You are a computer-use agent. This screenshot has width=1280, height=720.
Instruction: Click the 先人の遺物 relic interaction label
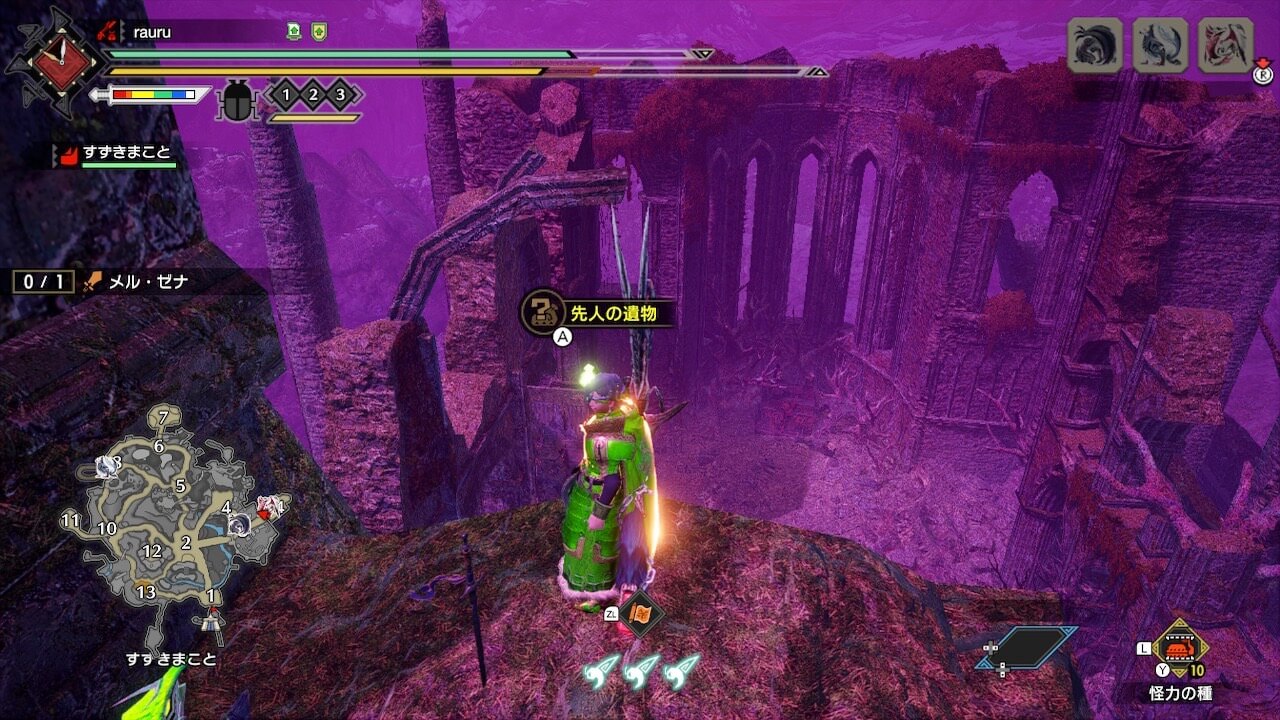click(598, 311)
